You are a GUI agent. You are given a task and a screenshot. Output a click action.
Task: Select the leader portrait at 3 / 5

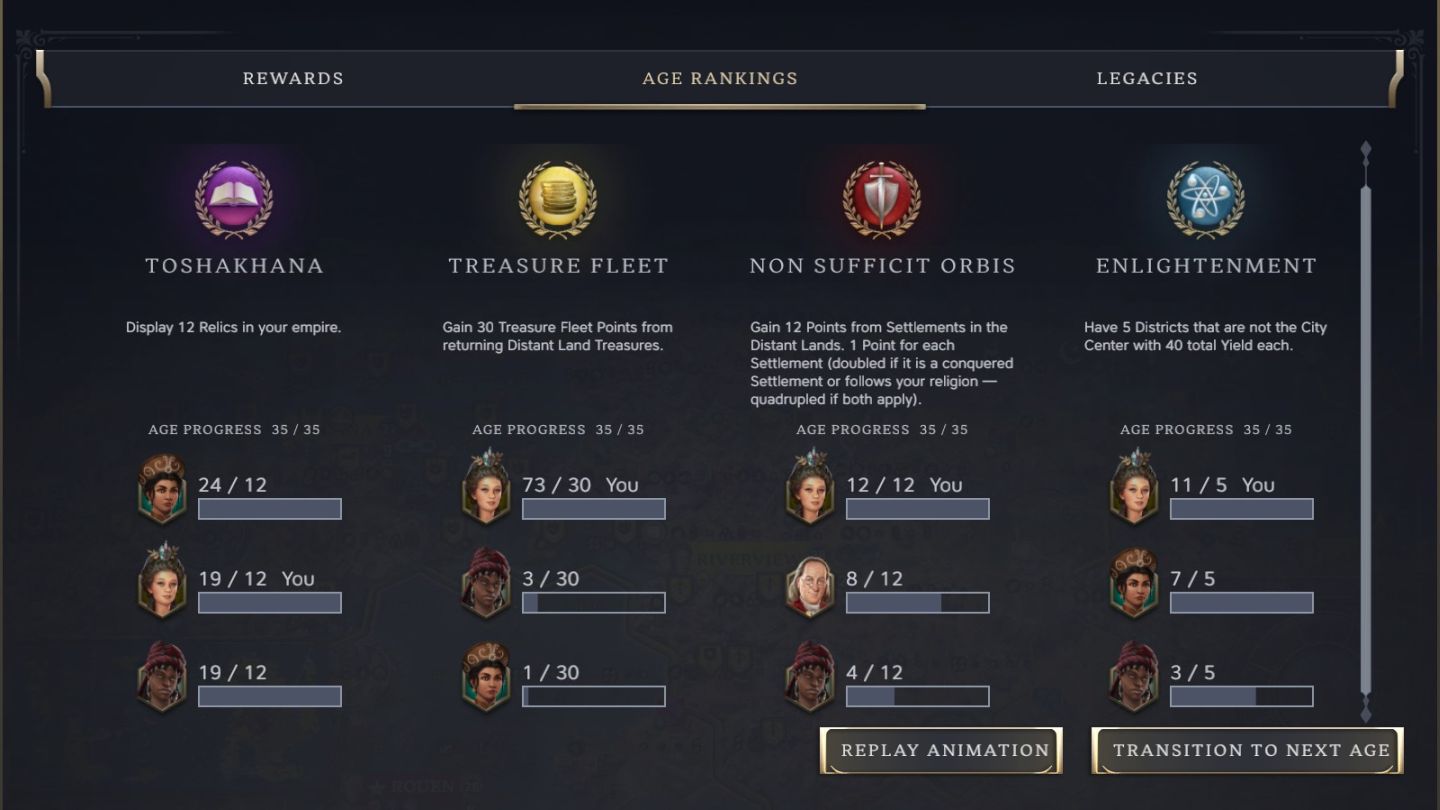(1134, 677)
